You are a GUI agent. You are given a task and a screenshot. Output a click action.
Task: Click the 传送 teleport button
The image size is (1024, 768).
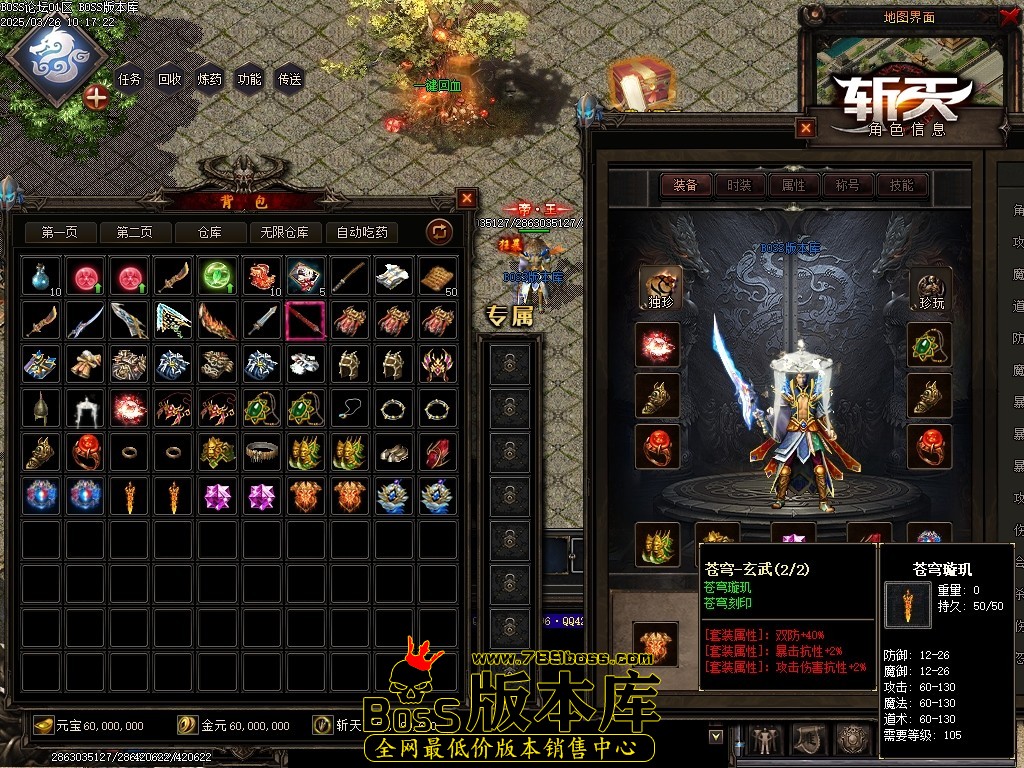pyautogui.click(x=290, y=79)
